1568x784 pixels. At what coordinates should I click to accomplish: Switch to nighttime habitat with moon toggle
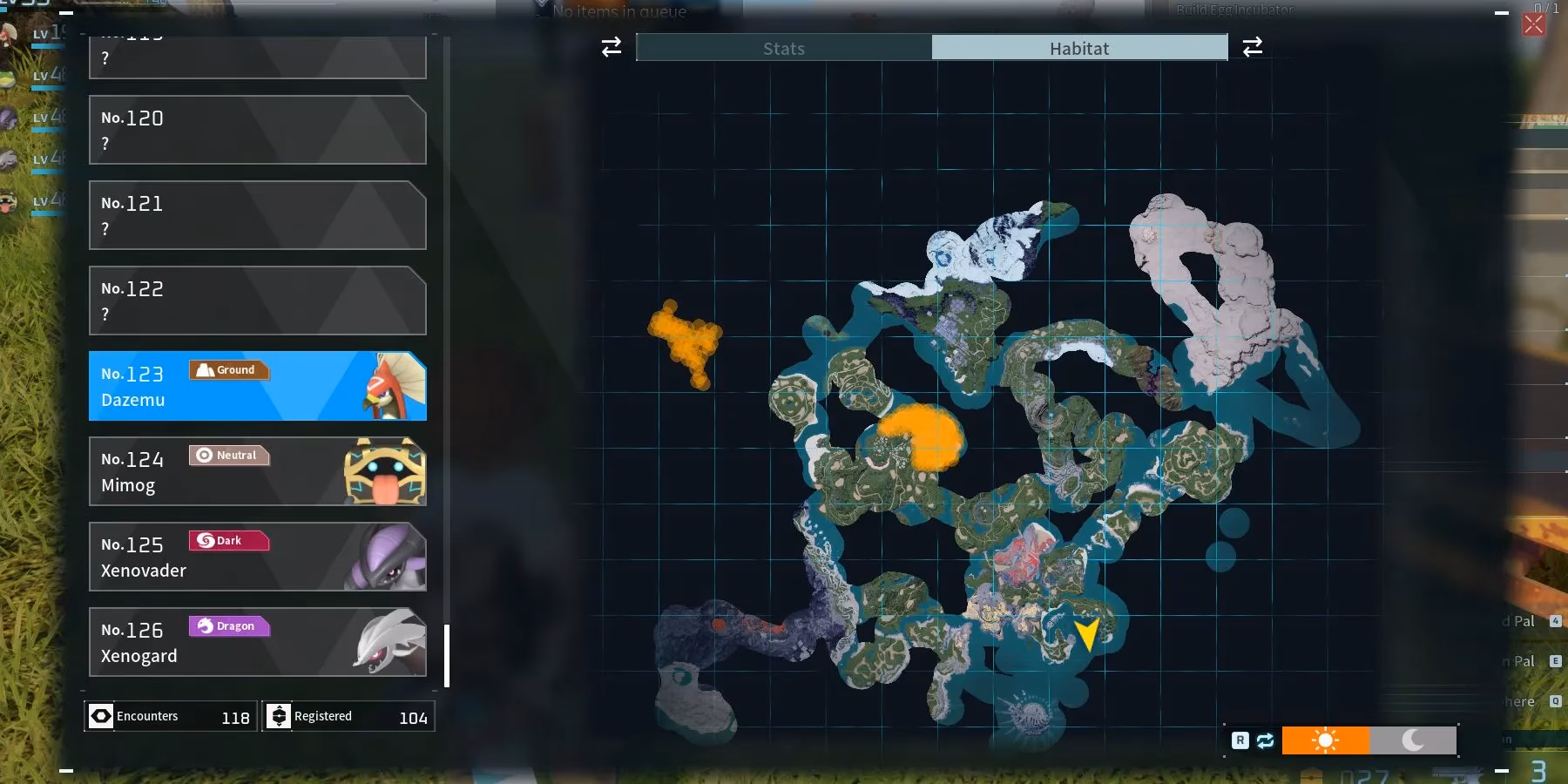tap(1413, 740)
